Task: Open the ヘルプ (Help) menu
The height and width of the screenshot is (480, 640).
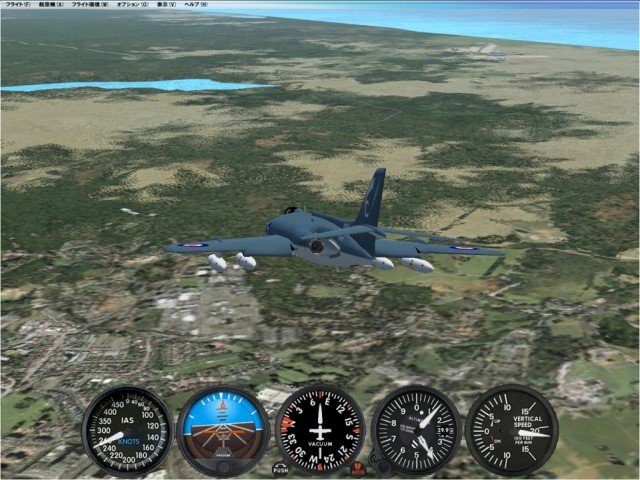Action: click(x=197, y=4)
